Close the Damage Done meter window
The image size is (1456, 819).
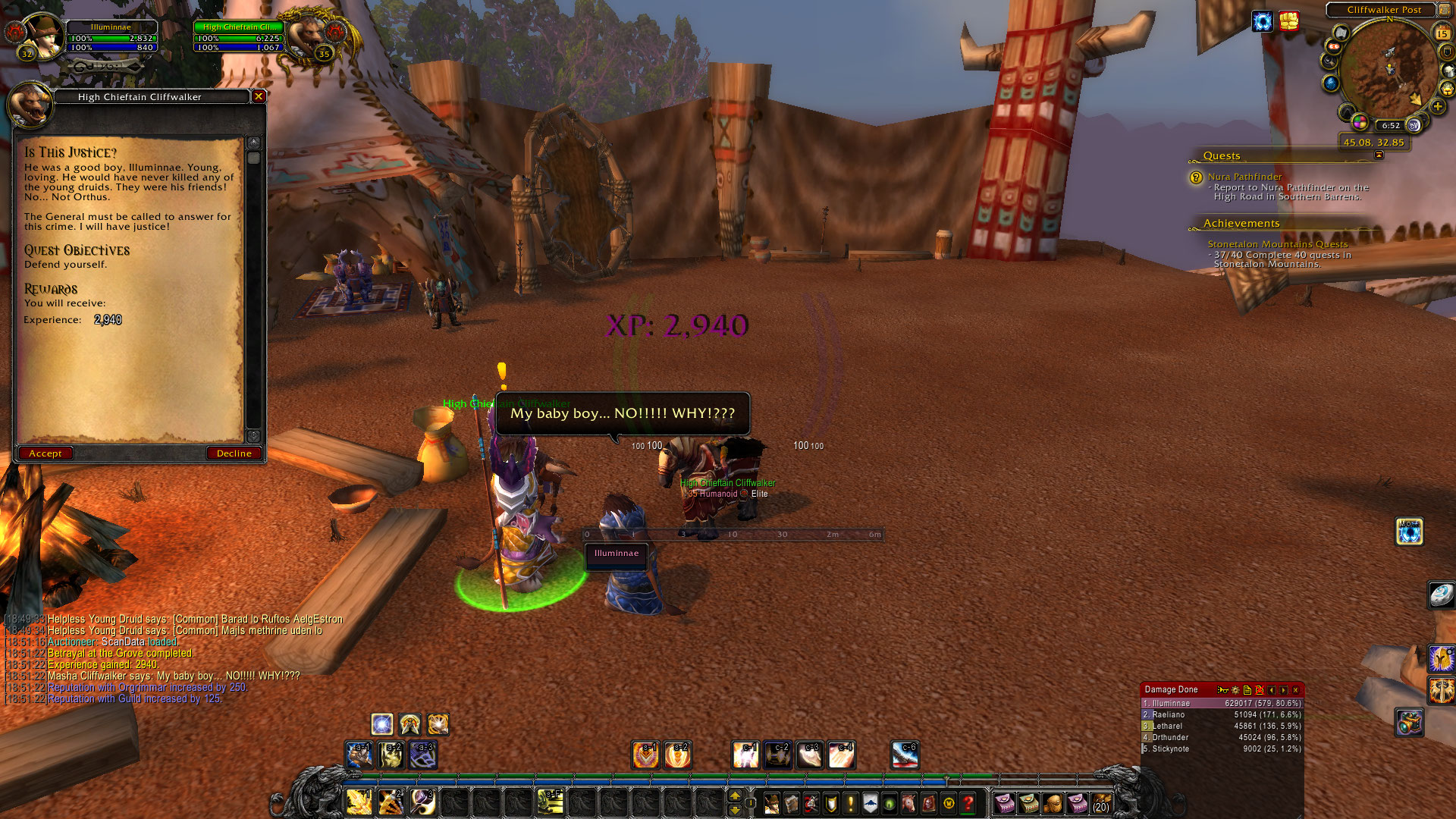(x=1296, y=690)
